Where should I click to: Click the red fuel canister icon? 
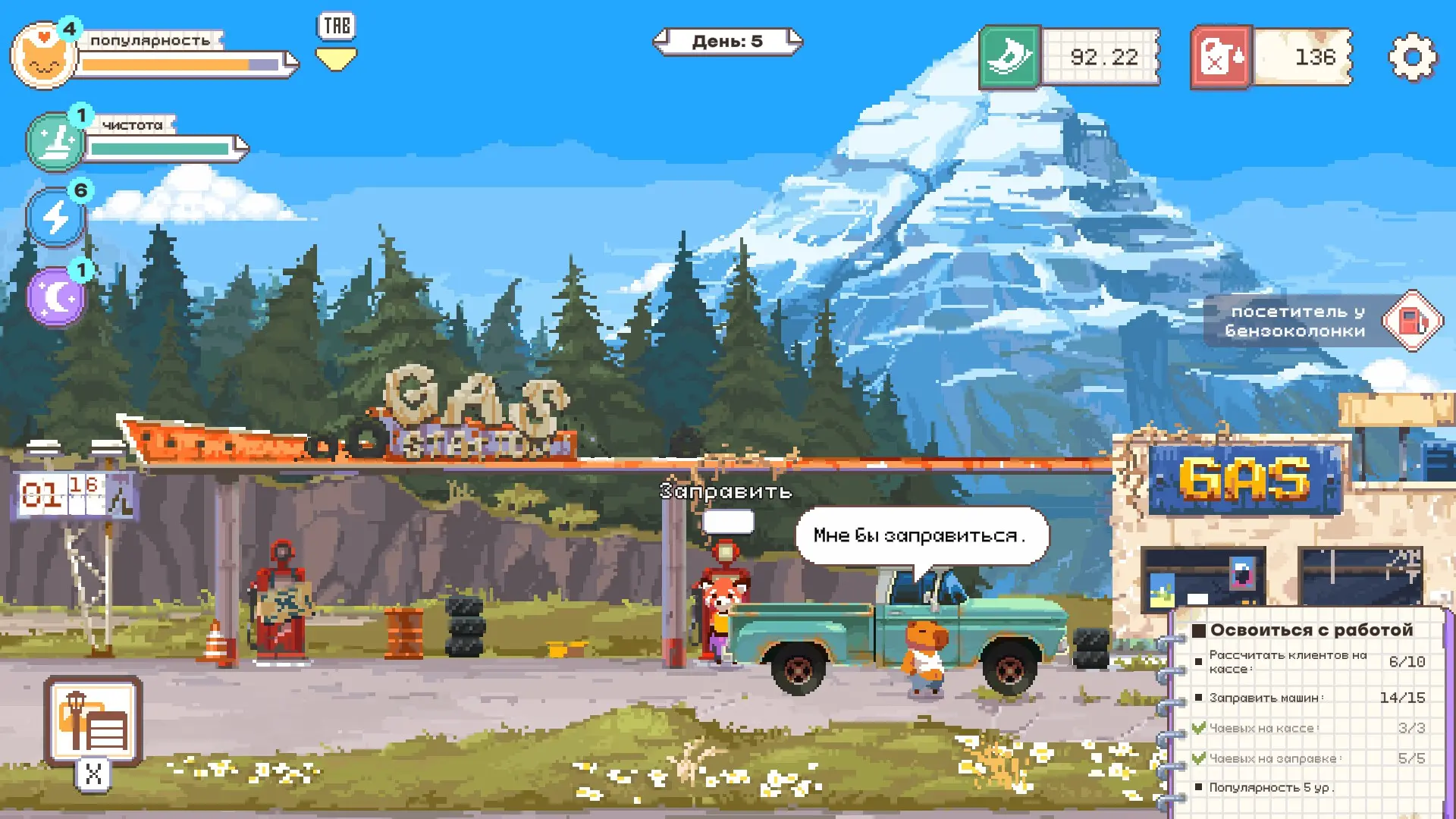(1221, 58)
